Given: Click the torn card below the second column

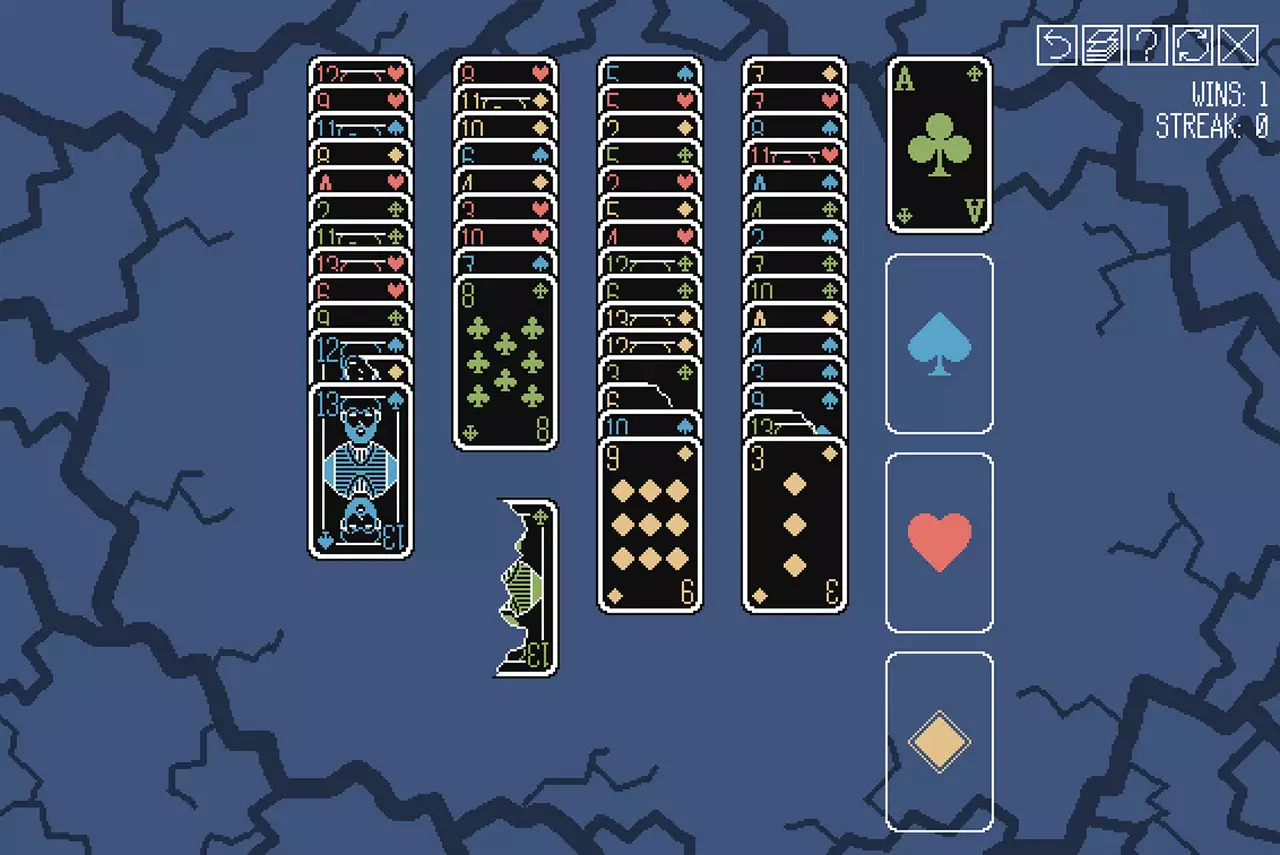Looking at the screenshot, I should pos(525,585).
